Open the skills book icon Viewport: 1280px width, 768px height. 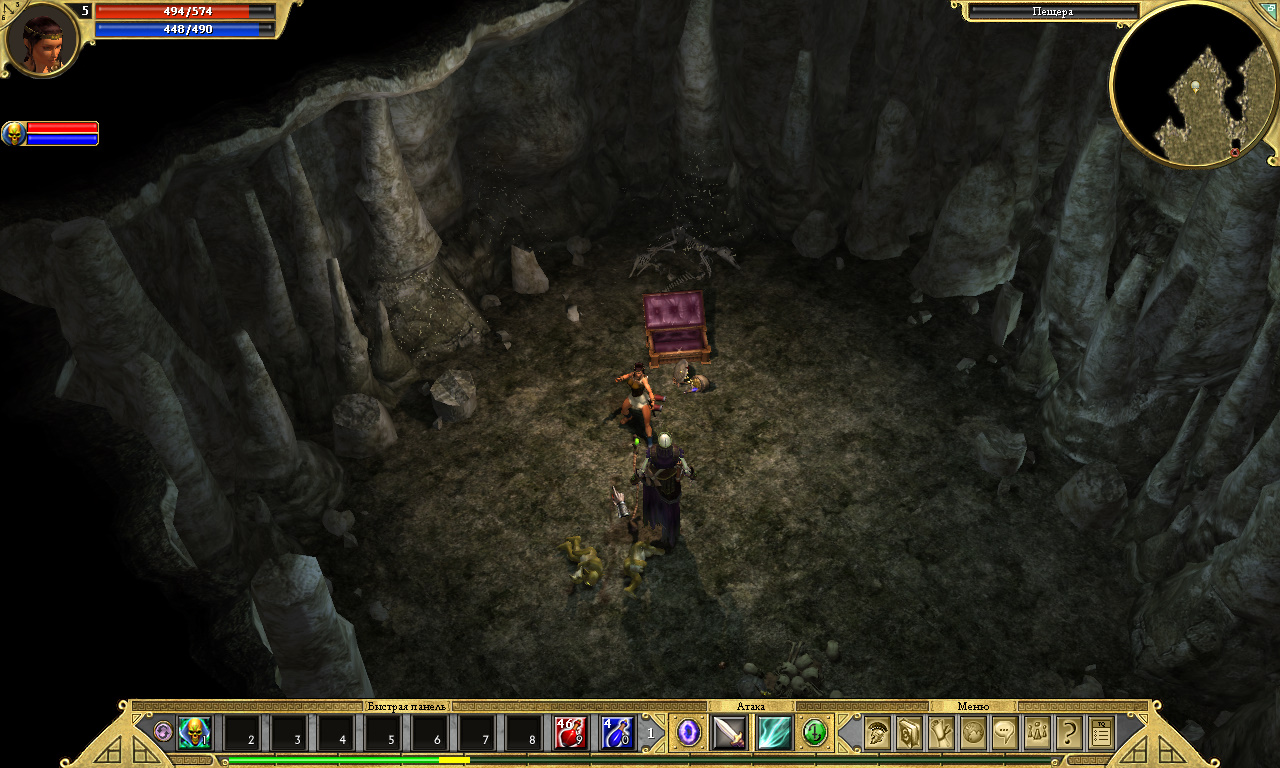click(909, 733)
